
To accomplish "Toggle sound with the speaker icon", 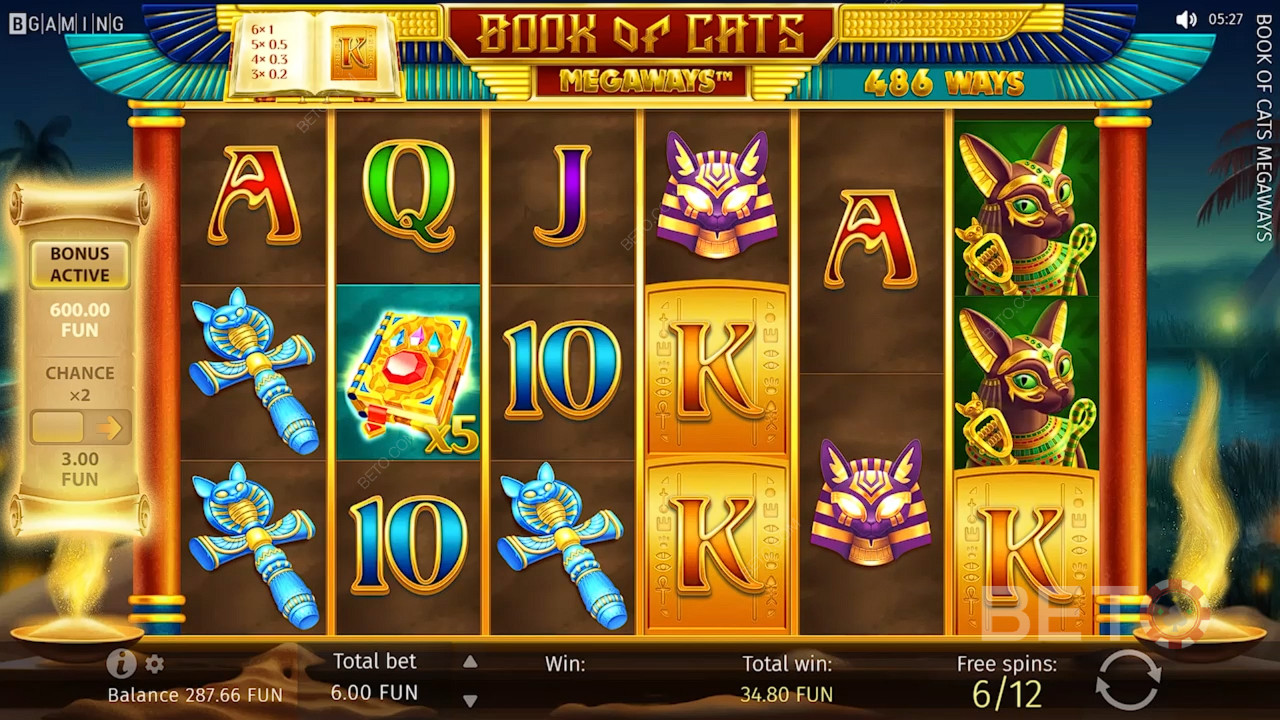I will [x=1186, y=19].
